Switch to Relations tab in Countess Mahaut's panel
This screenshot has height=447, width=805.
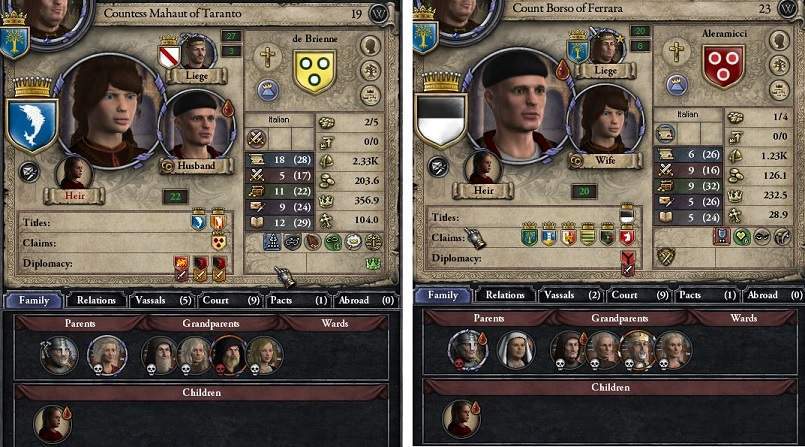[97, 298]
